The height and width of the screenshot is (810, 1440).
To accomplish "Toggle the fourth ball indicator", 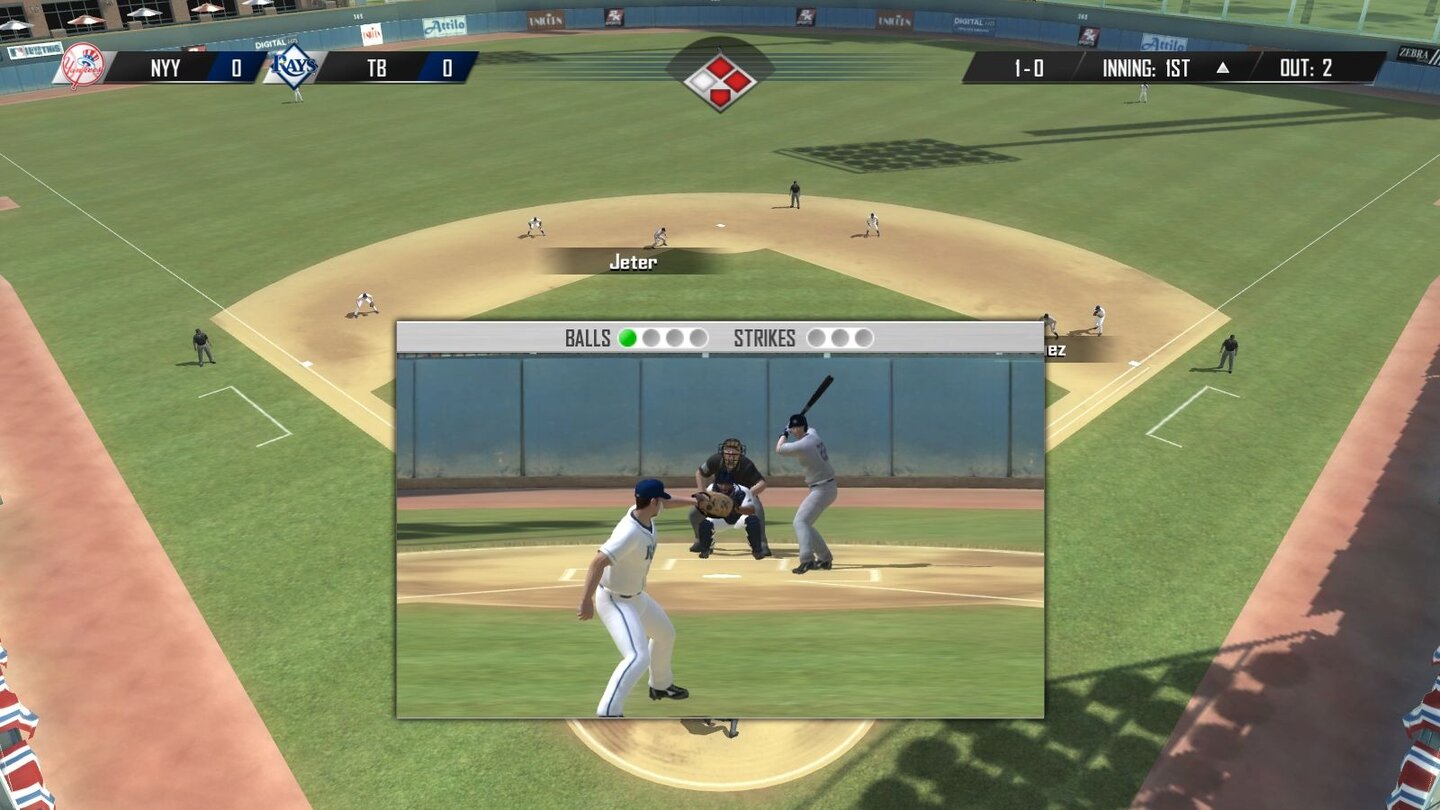I will [x=700, y=338].
